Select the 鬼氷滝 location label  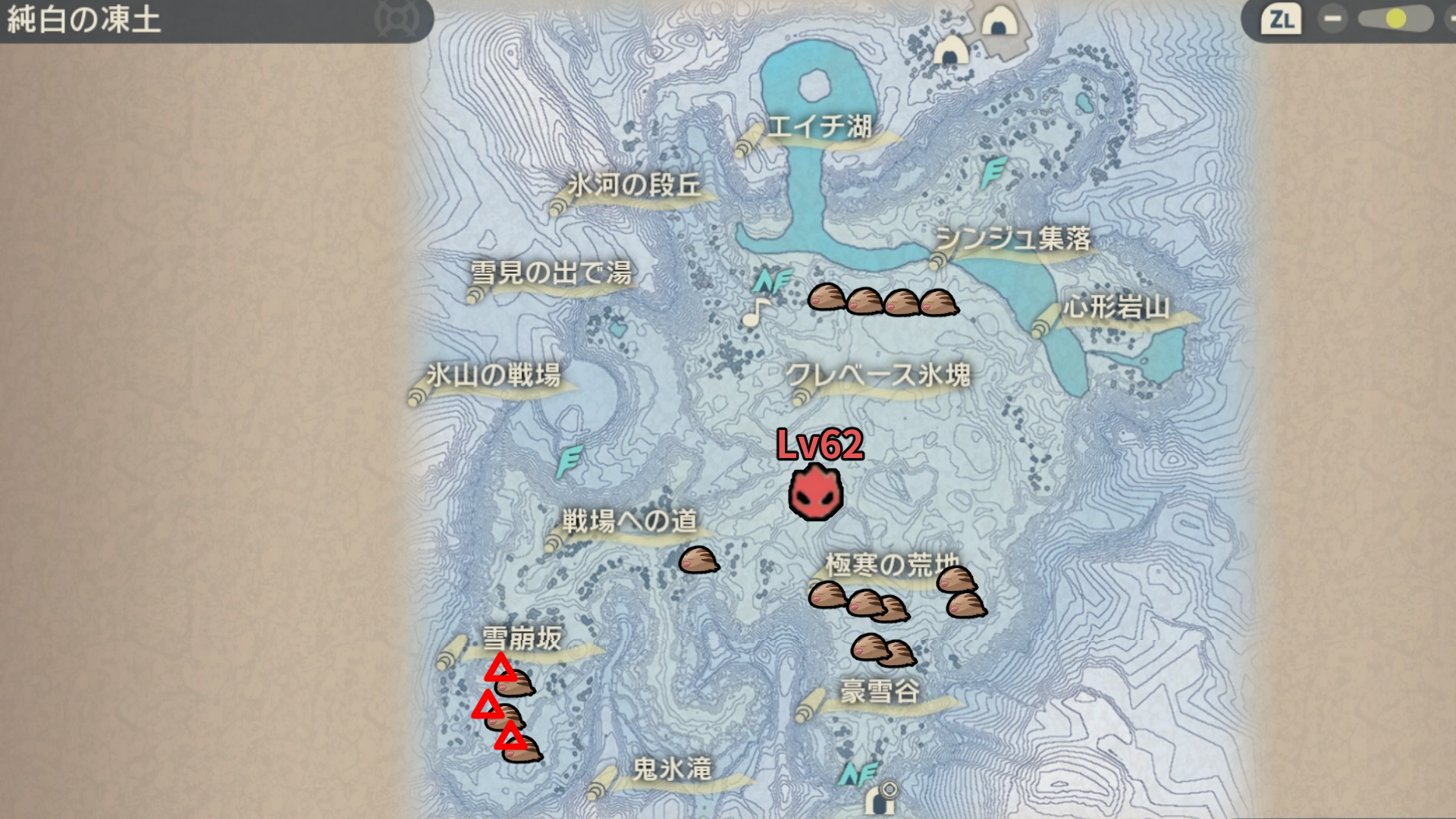pyautogui.click(x=672, y=770)
